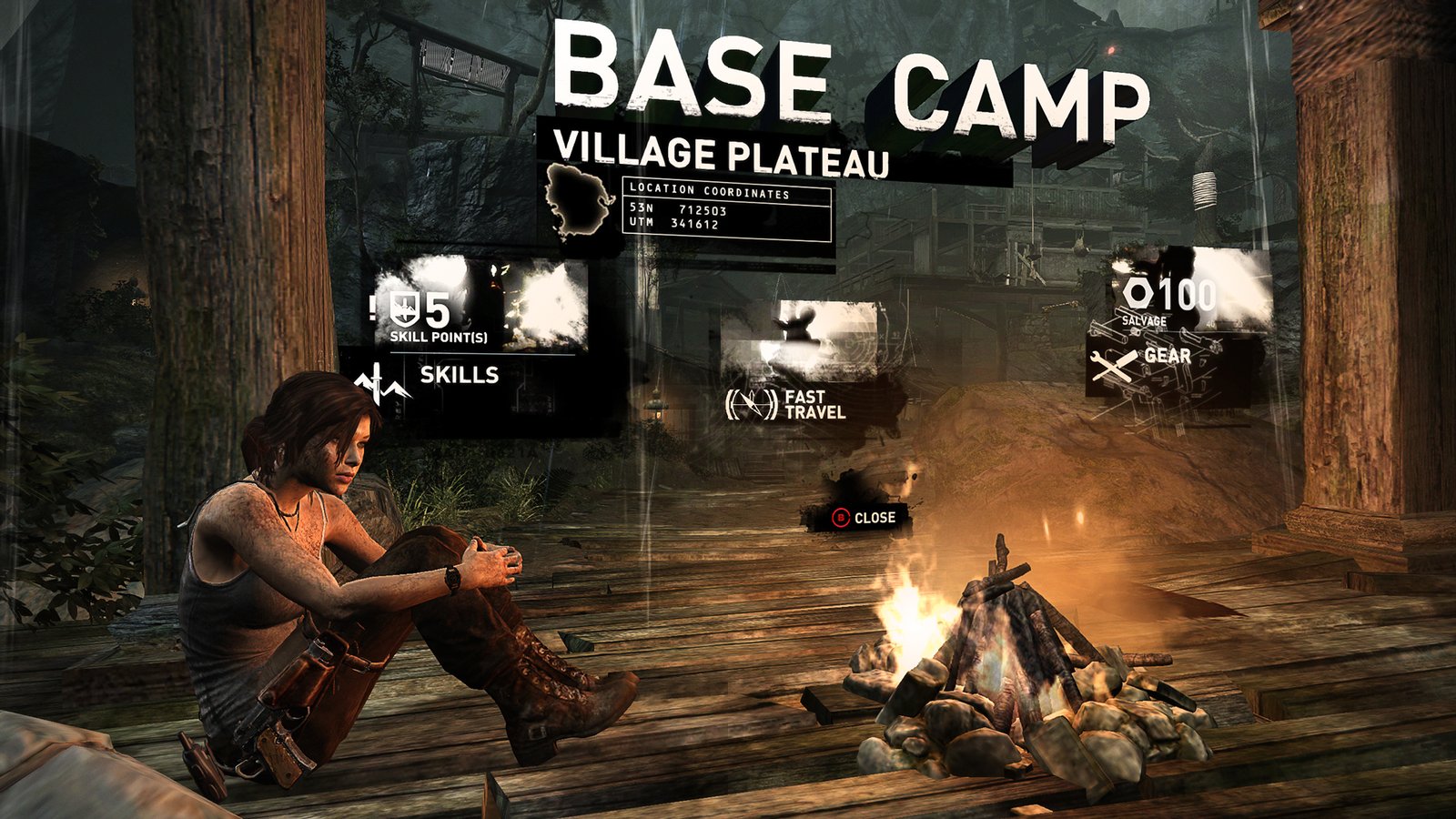Open the Skills menu
This screenshot has width=1456, height=819.
(458, 375)
